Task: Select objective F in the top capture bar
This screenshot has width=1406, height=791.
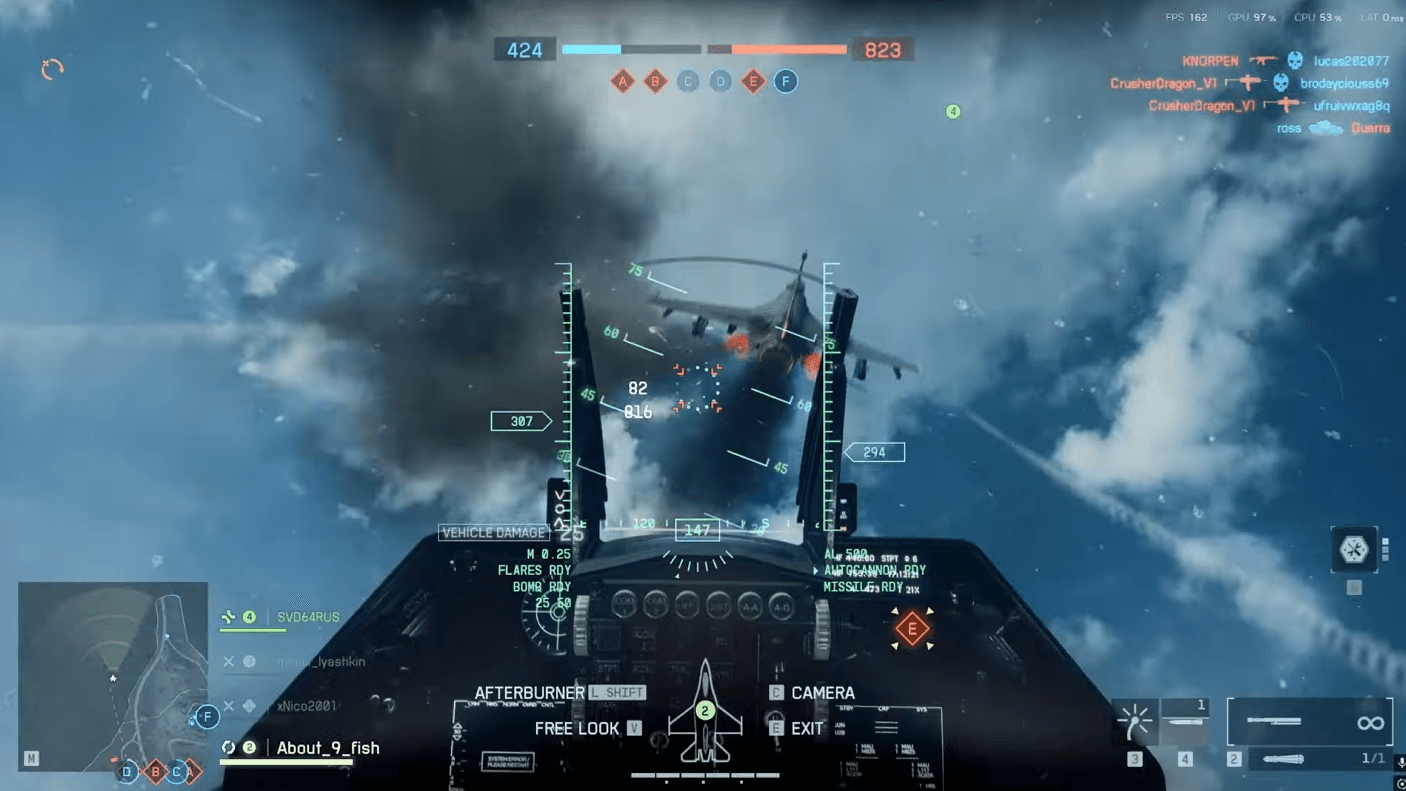Action: (x=786, y=81)
